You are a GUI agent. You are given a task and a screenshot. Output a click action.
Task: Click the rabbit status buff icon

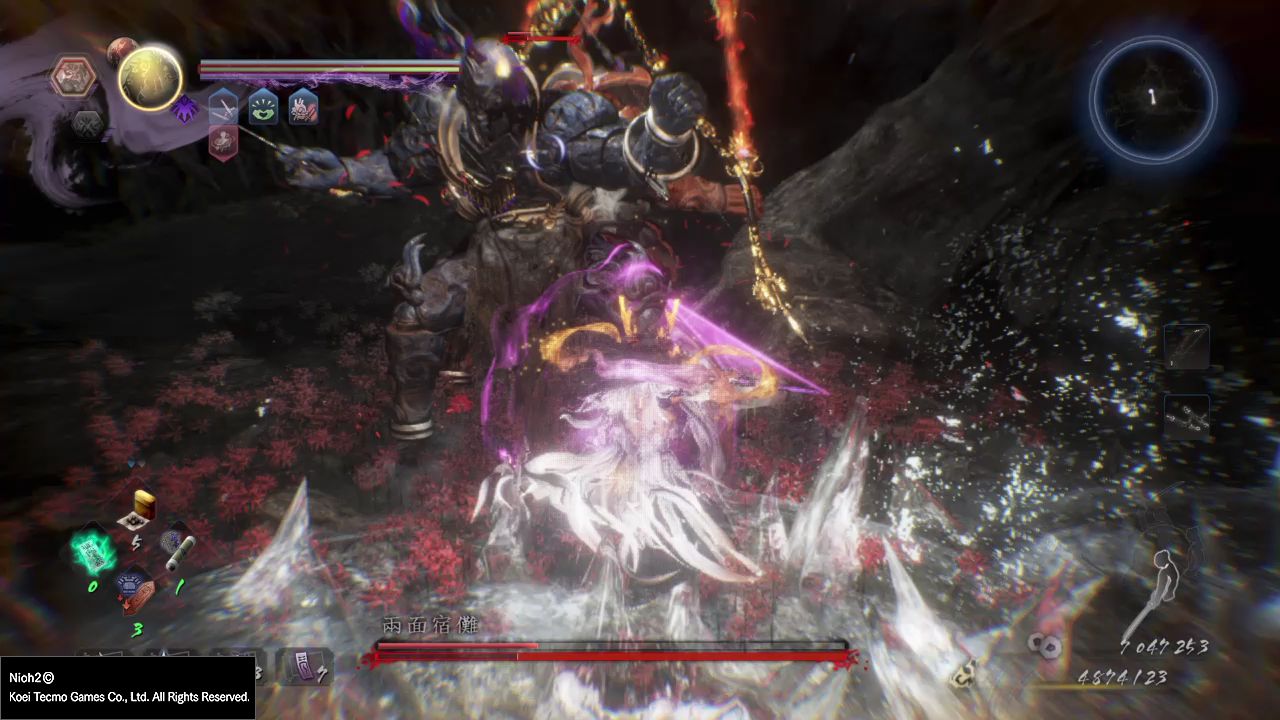point(303,106)
